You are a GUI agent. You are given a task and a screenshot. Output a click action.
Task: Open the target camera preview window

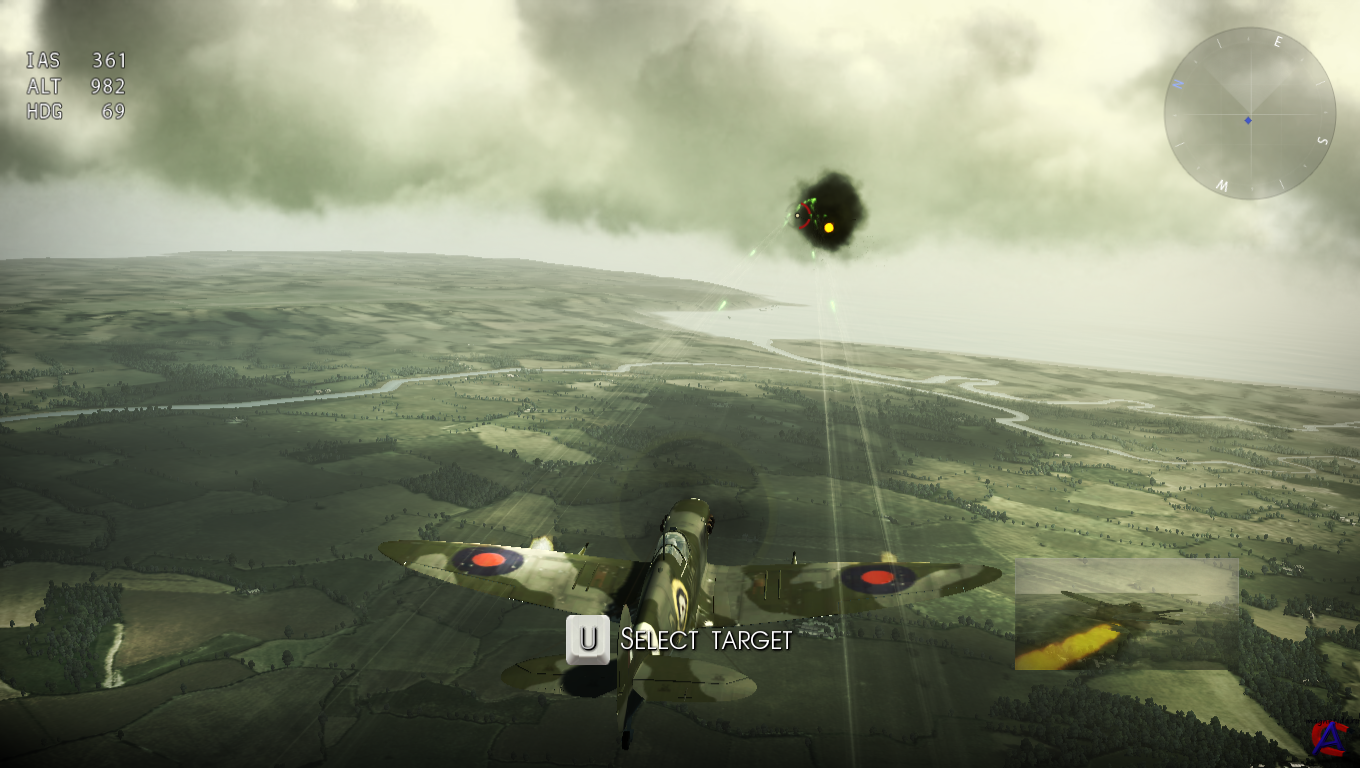[x=1127, y=614]
